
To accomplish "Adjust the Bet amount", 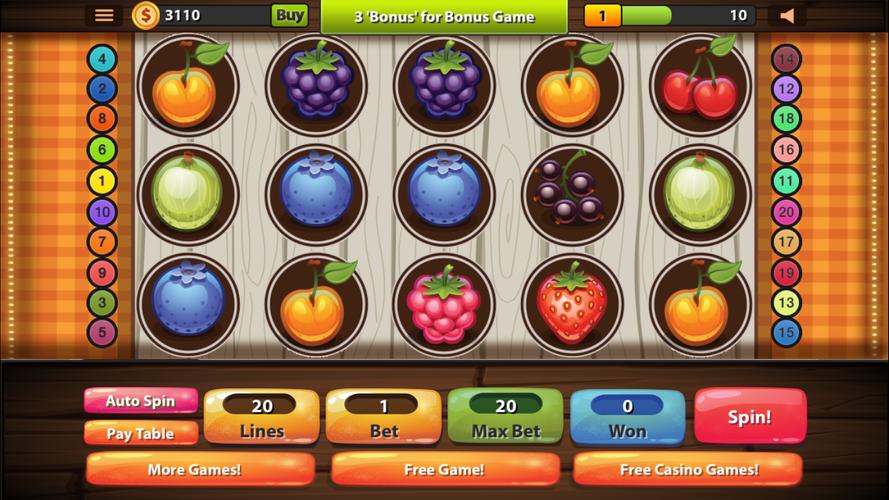I will click(384, 417).
